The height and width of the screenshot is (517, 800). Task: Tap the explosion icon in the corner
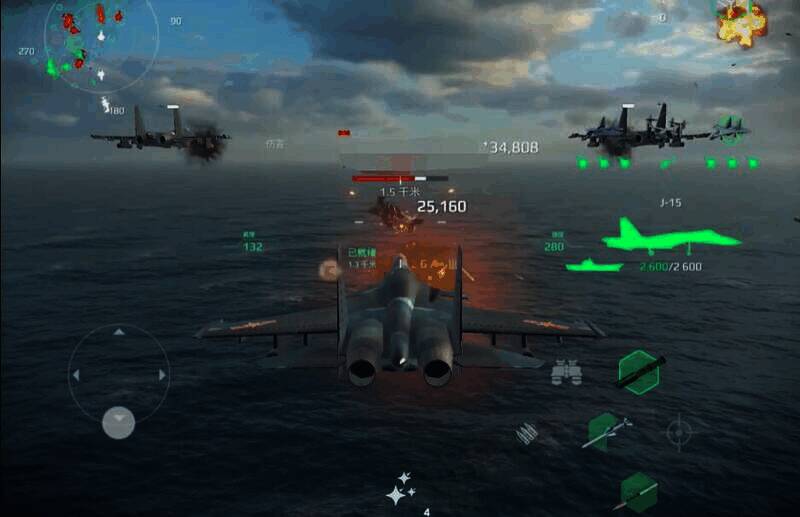741,22
